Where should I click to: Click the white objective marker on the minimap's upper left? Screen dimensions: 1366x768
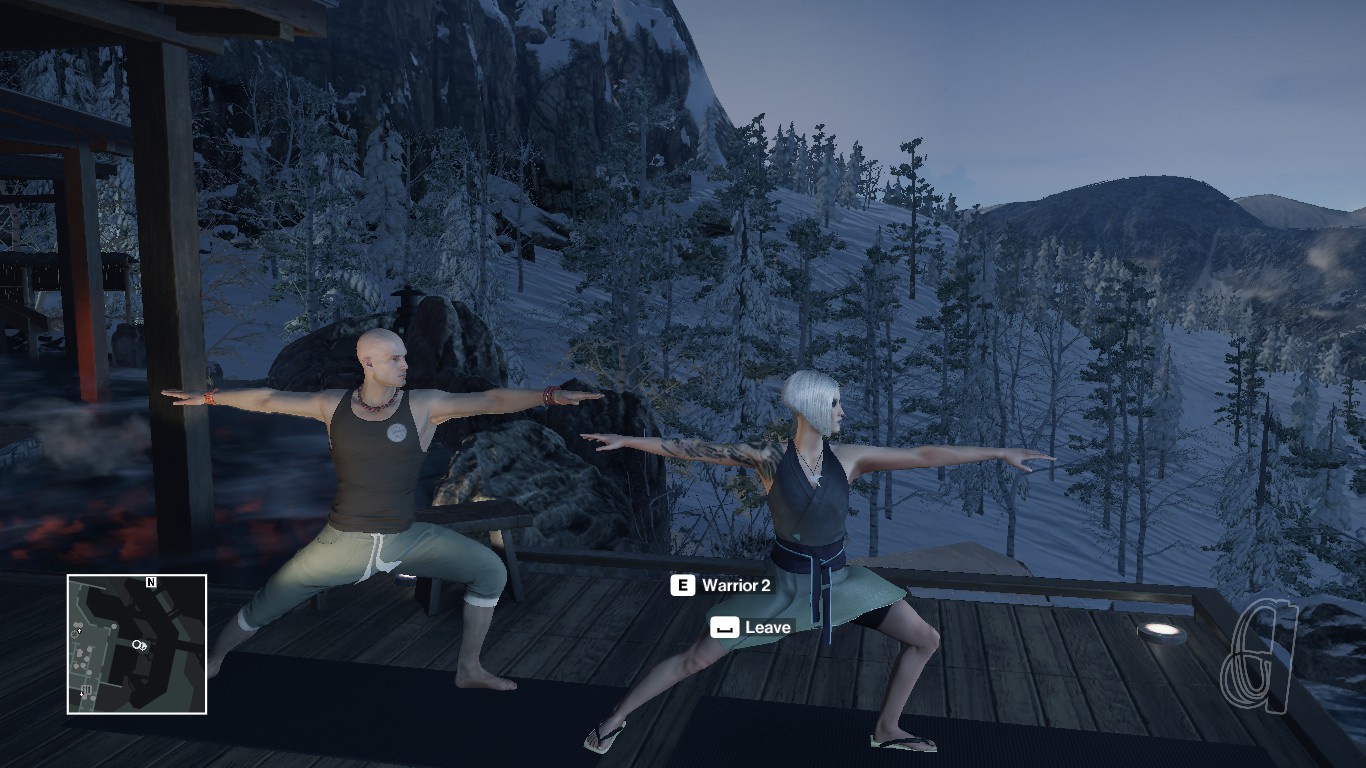(79, 631)
